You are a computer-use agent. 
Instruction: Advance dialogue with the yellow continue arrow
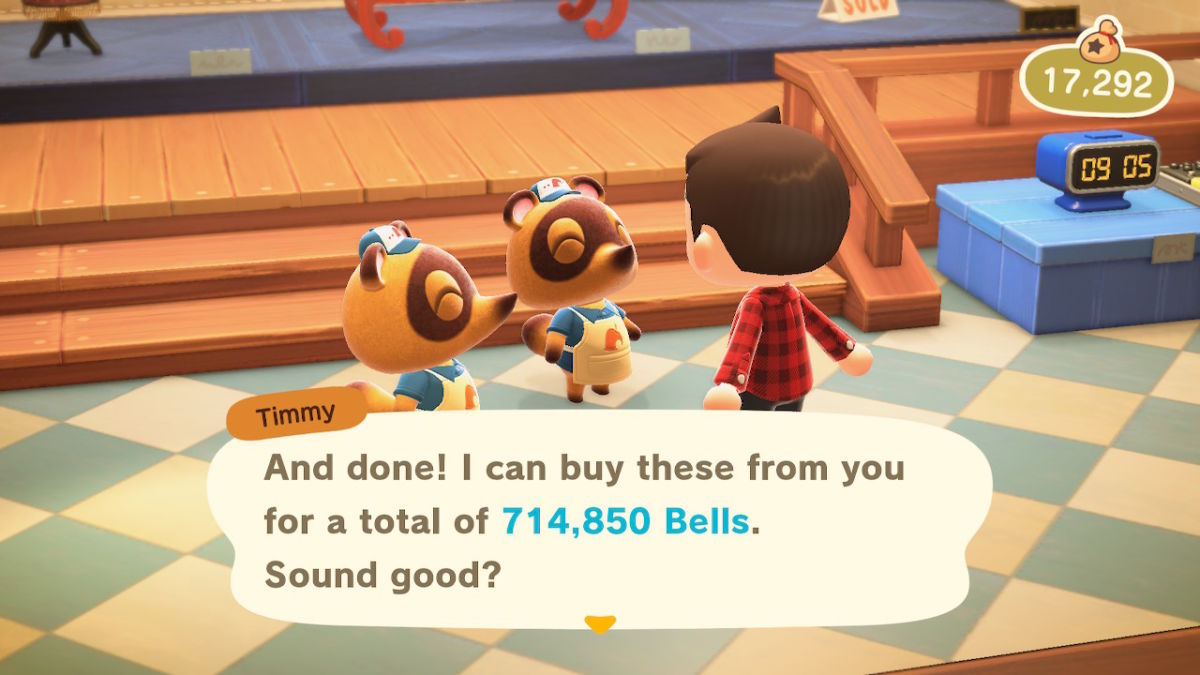[599, 624]
